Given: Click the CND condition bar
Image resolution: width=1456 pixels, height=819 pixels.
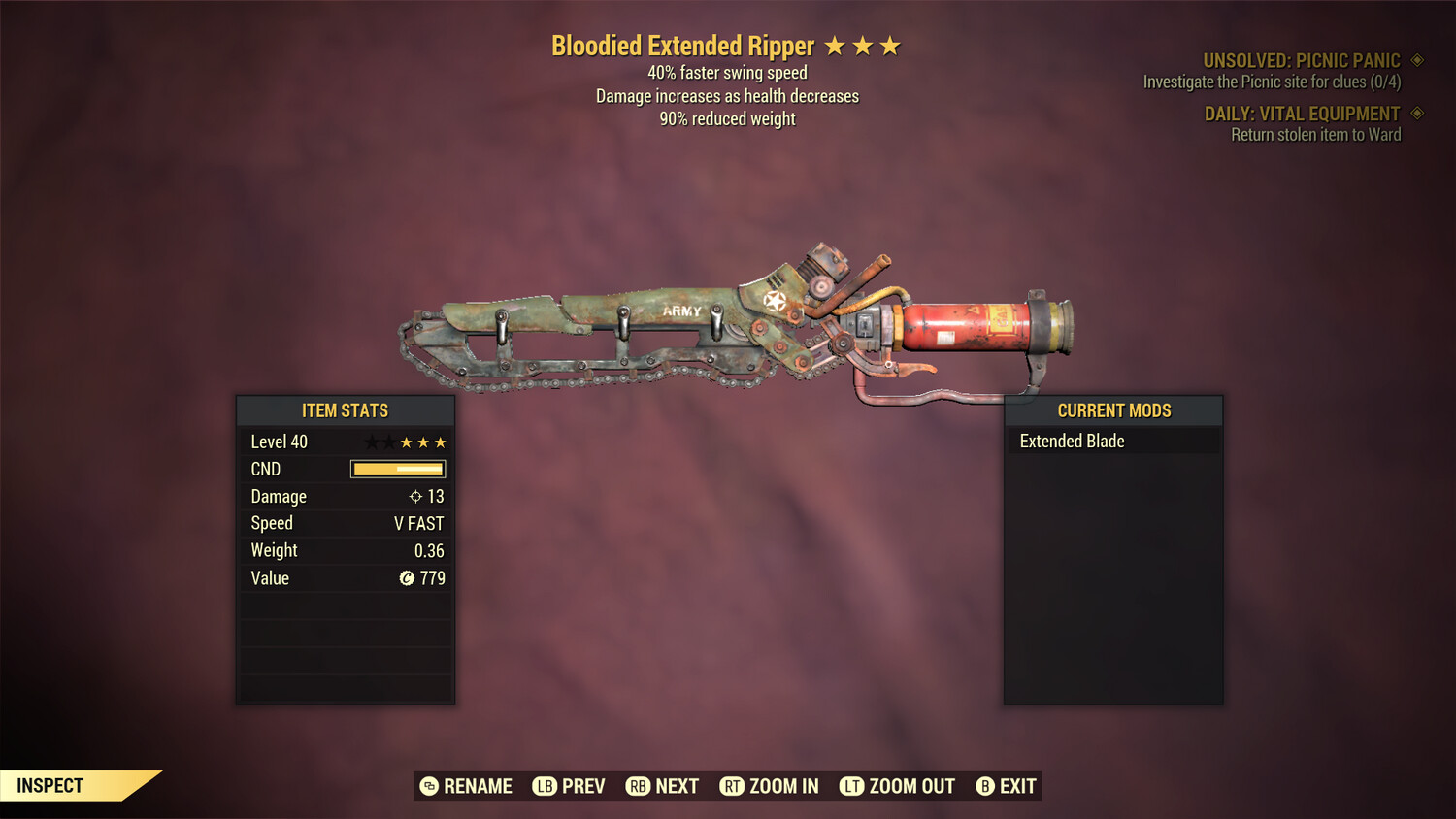Looking at the screenshot, I should click(x=398, y=469).
